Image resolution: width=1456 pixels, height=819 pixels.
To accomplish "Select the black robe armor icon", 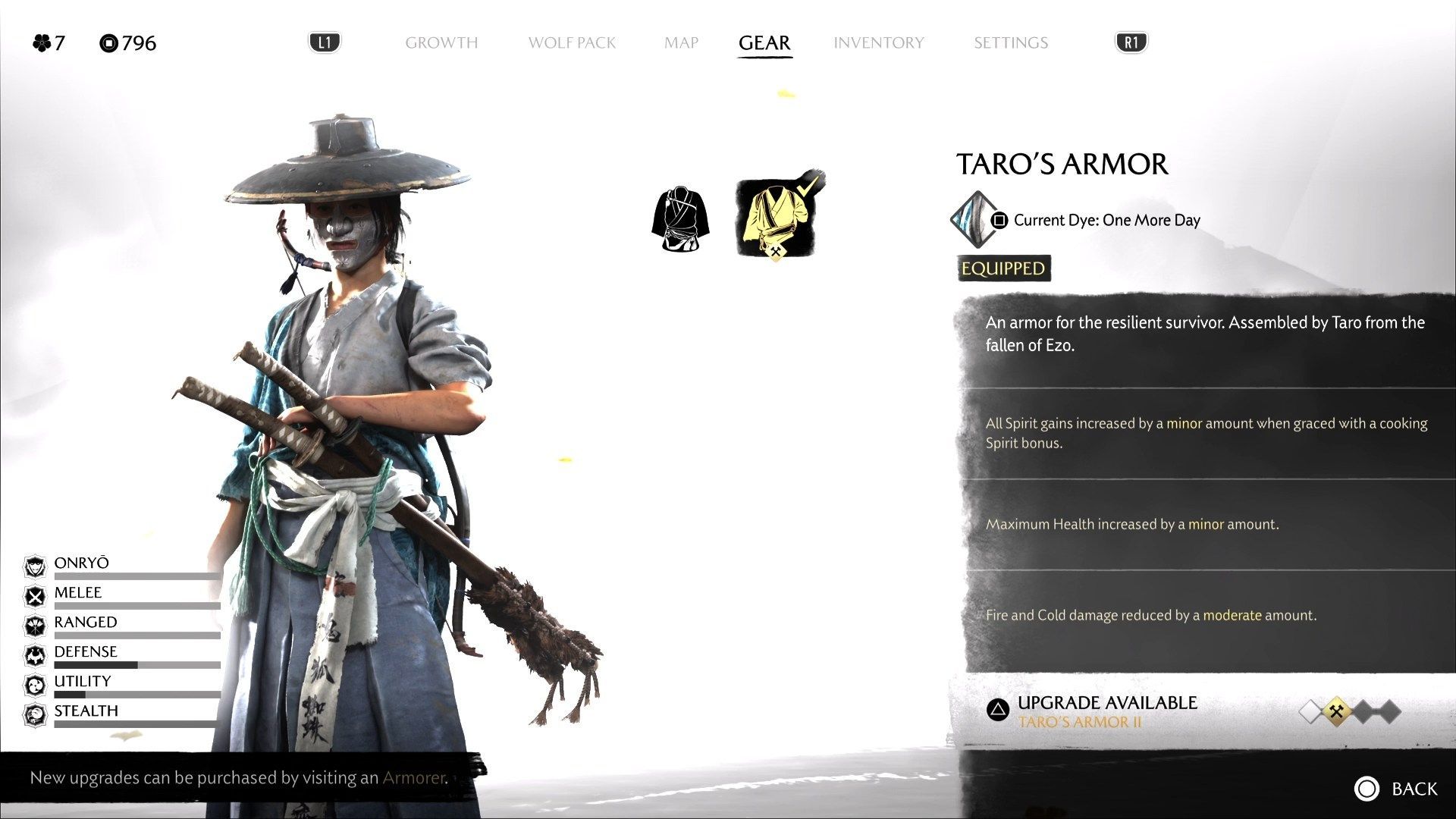I will pos(680,219).
